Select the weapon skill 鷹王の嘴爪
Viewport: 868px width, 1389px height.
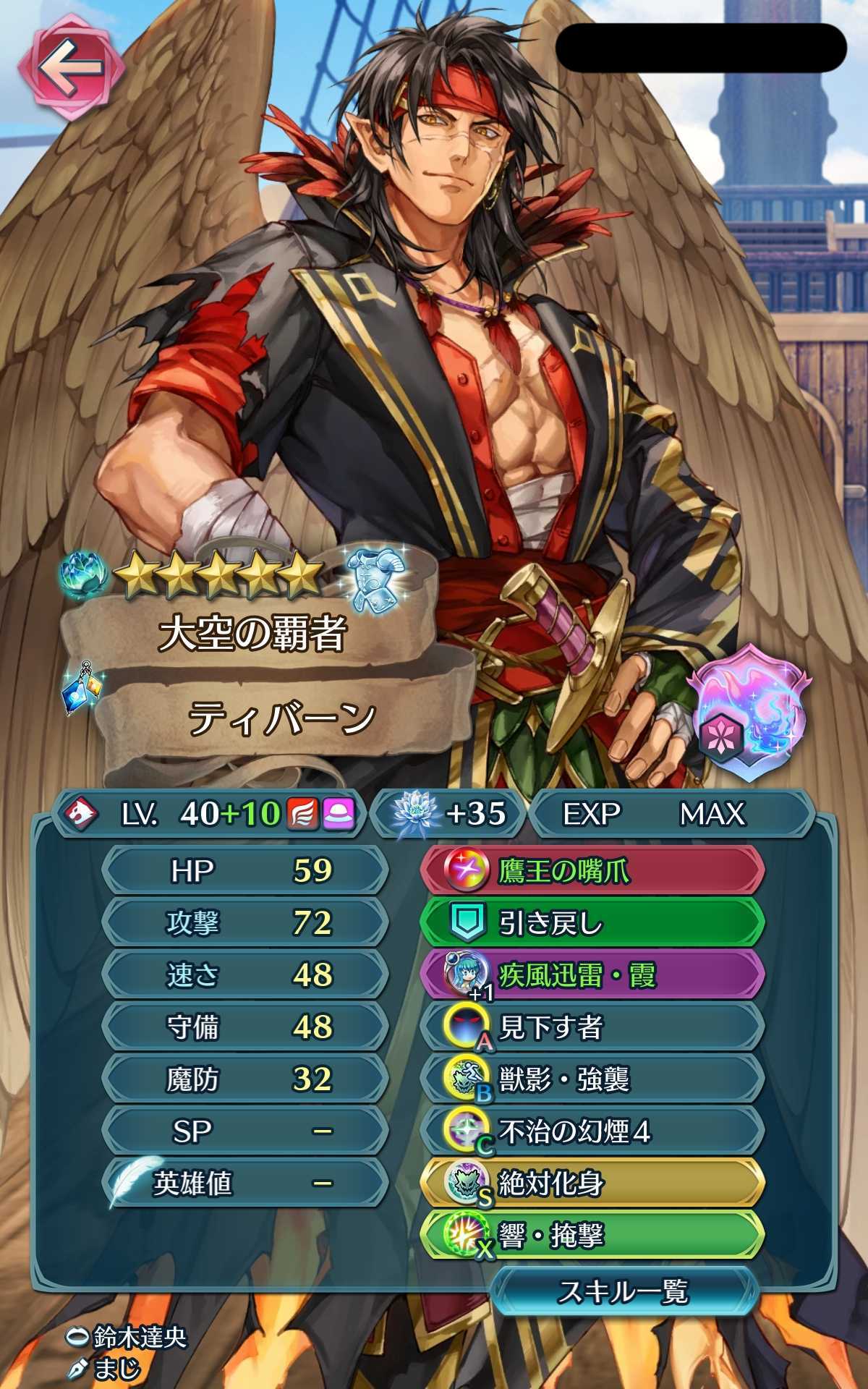pos(592,871)
